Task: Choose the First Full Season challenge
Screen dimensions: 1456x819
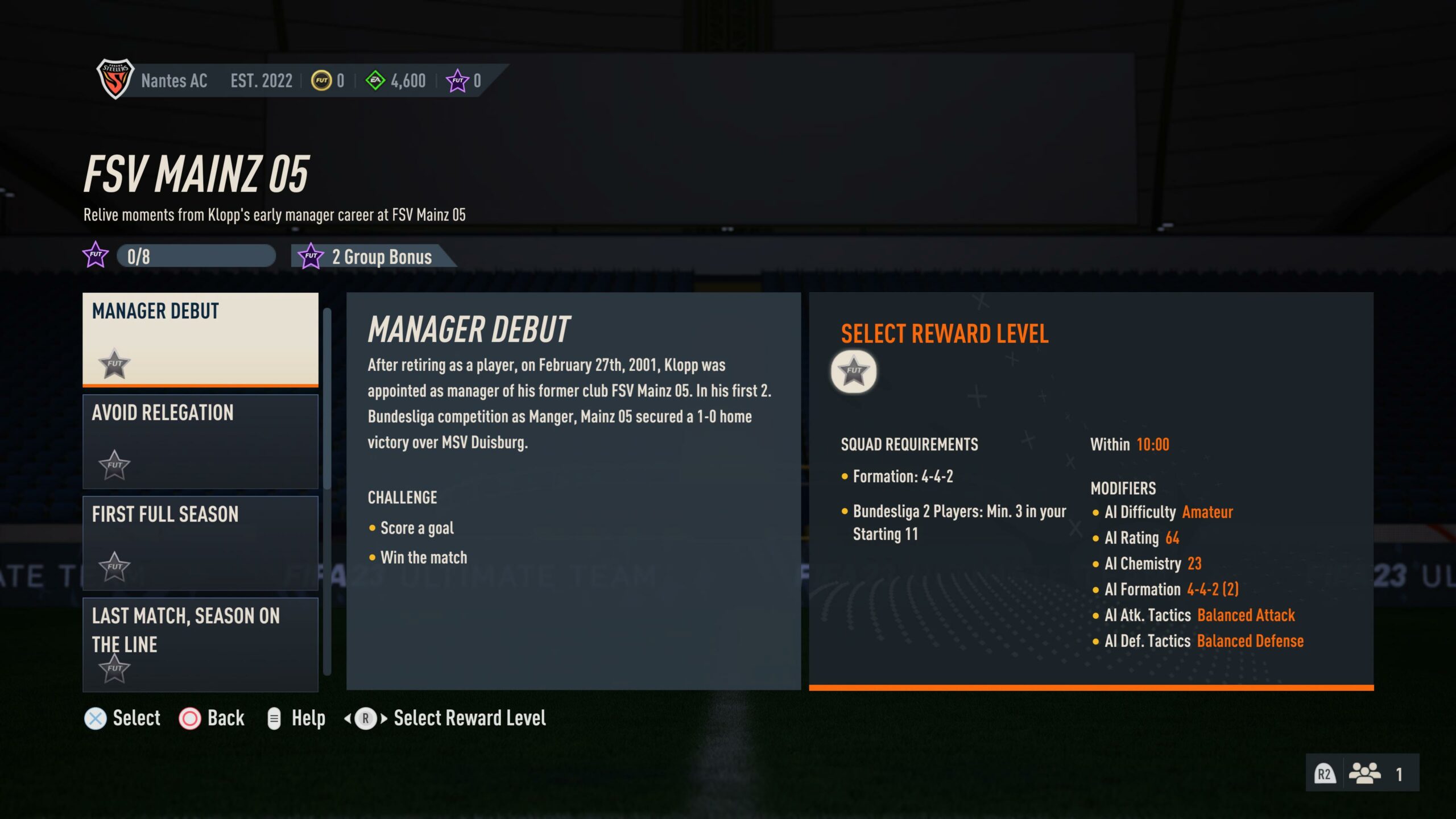Action: coord(200,543)
